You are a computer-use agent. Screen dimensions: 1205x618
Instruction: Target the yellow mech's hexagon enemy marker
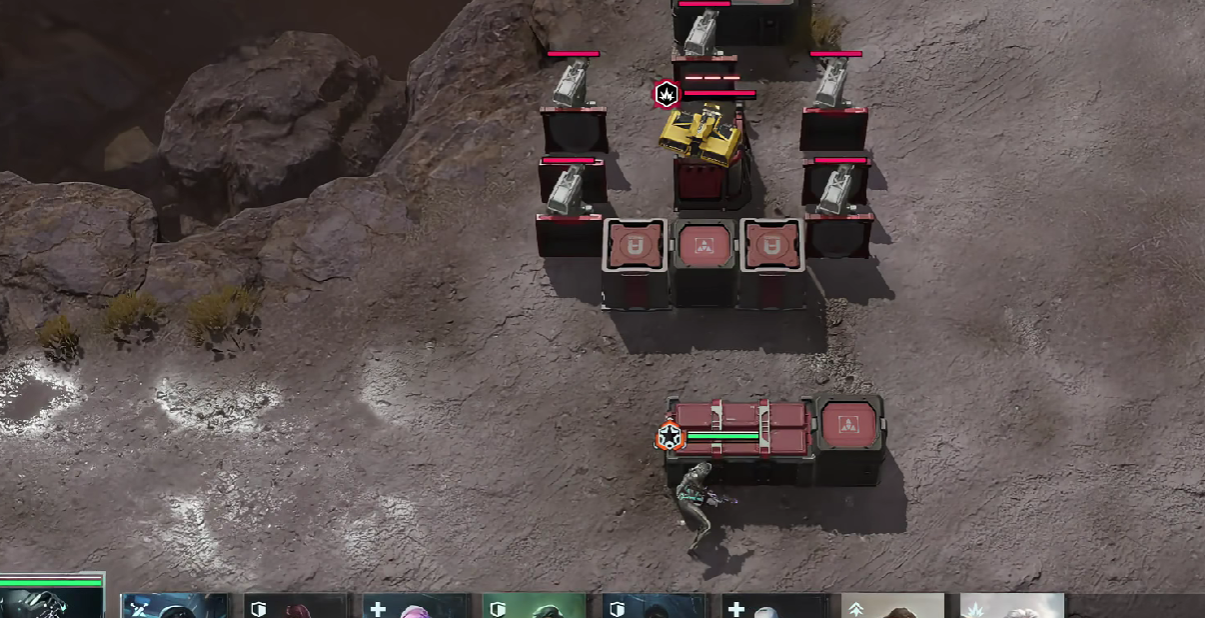pyautogui.click(x=666, y=95)
